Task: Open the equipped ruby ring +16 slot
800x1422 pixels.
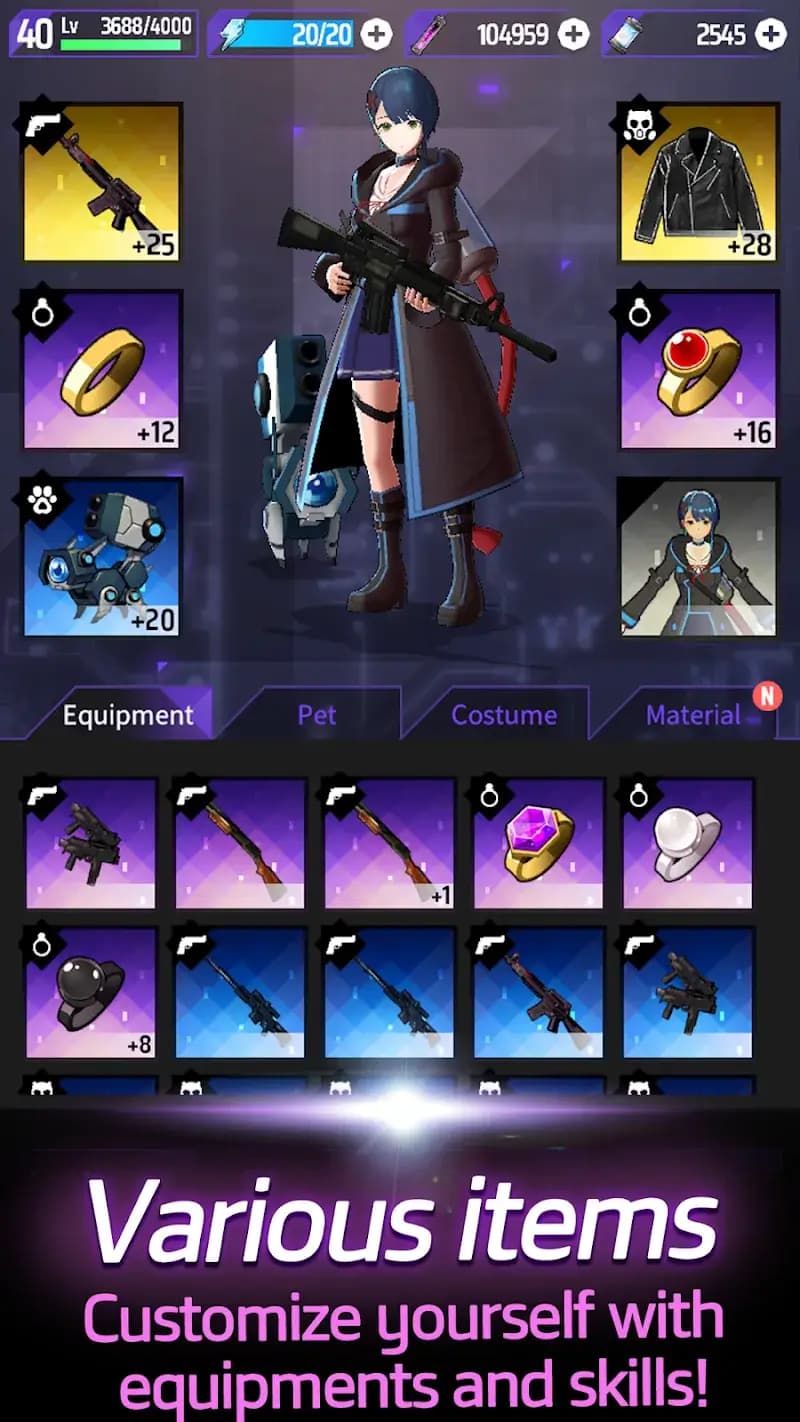Action: click(698, 370)
